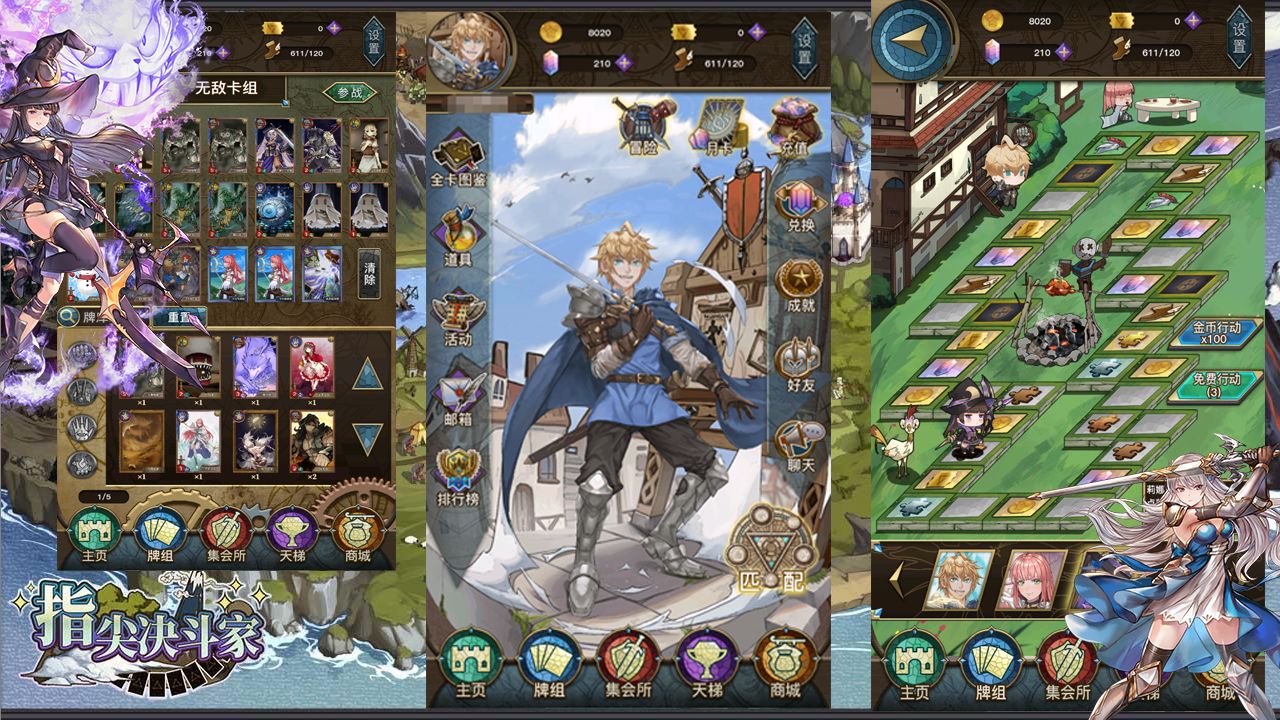View the 成就 achievements
The height and width of the screenshot is (720, 1280).
[x=799, y=286]
